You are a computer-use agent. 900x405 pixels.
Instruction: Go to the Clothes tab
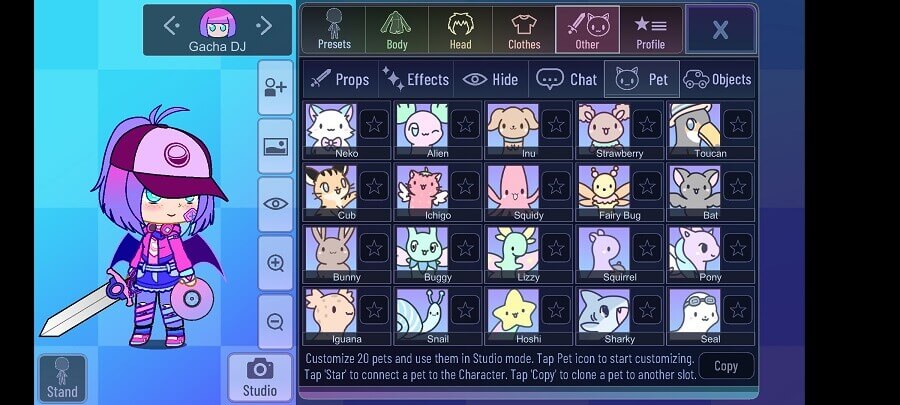coord(524,30)
